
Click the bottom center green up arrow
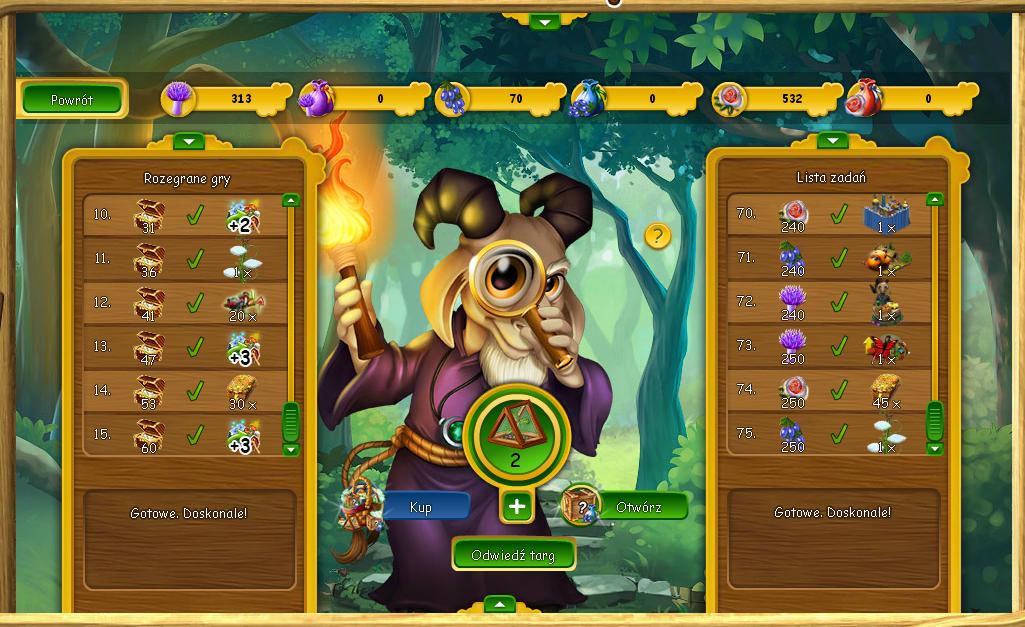tap(499, 604)
